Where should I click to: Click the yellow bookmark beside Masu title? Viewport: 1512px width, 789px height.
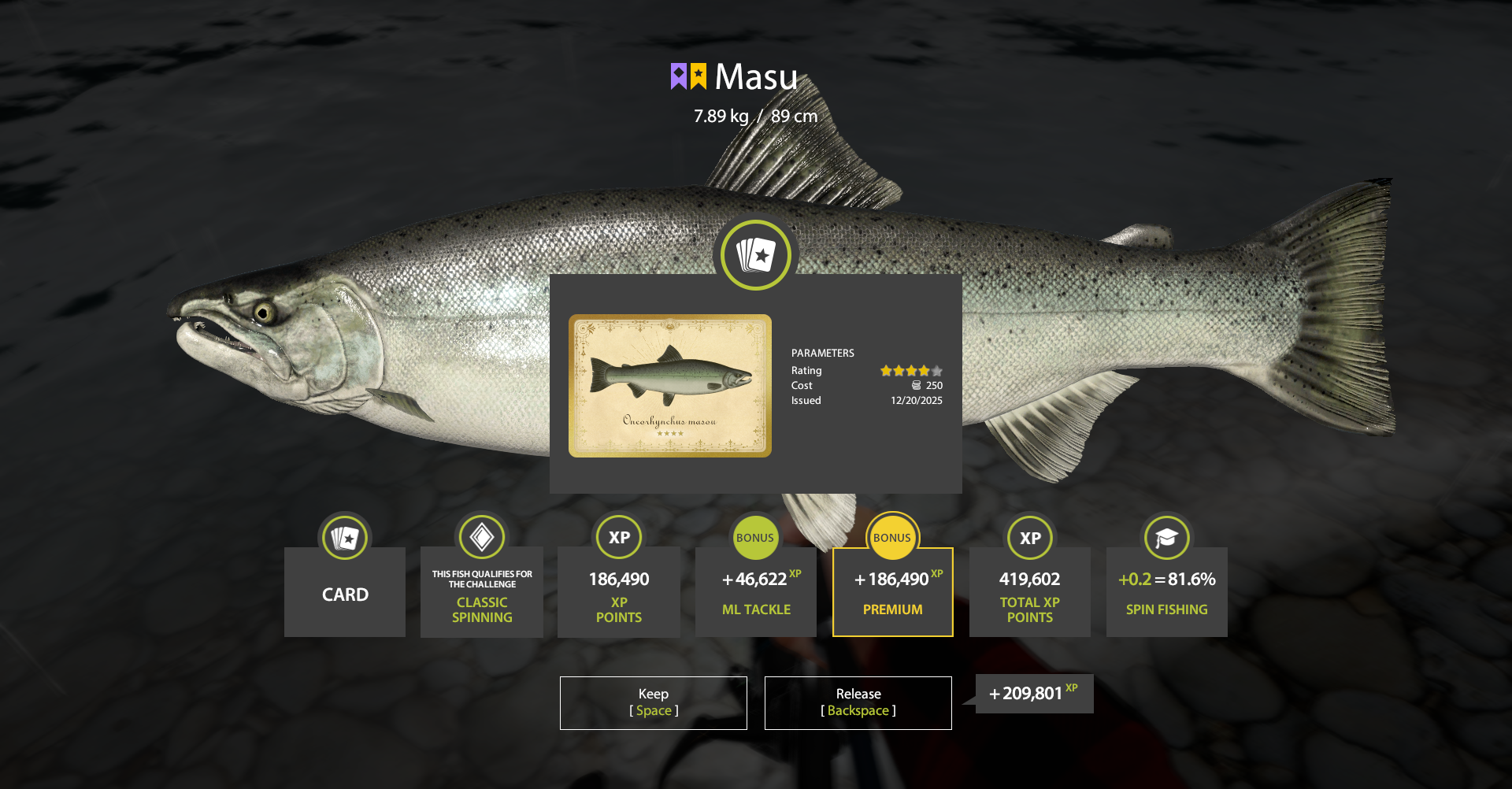698,76
